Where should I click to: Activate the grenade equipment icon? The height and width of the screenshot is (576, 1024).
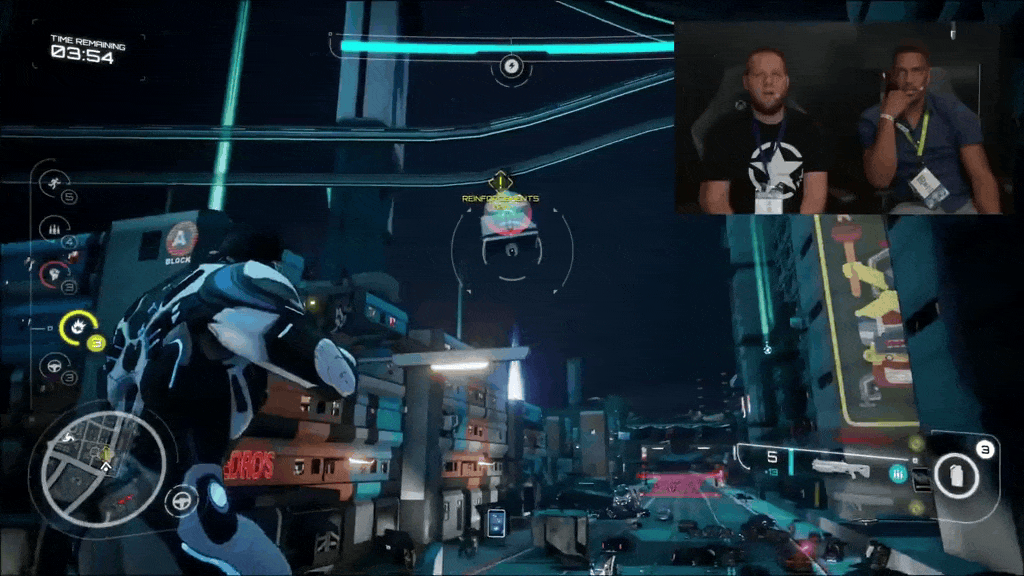click(956, 476)
